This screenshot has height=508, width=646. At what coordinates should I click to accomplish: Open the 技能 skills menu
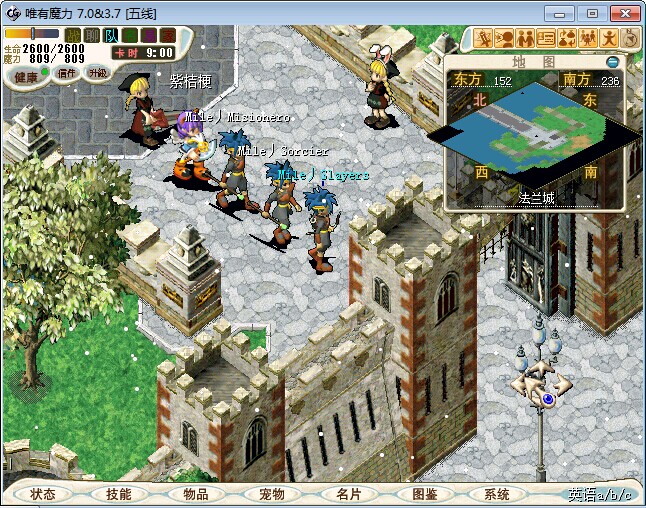pos(118,494)
